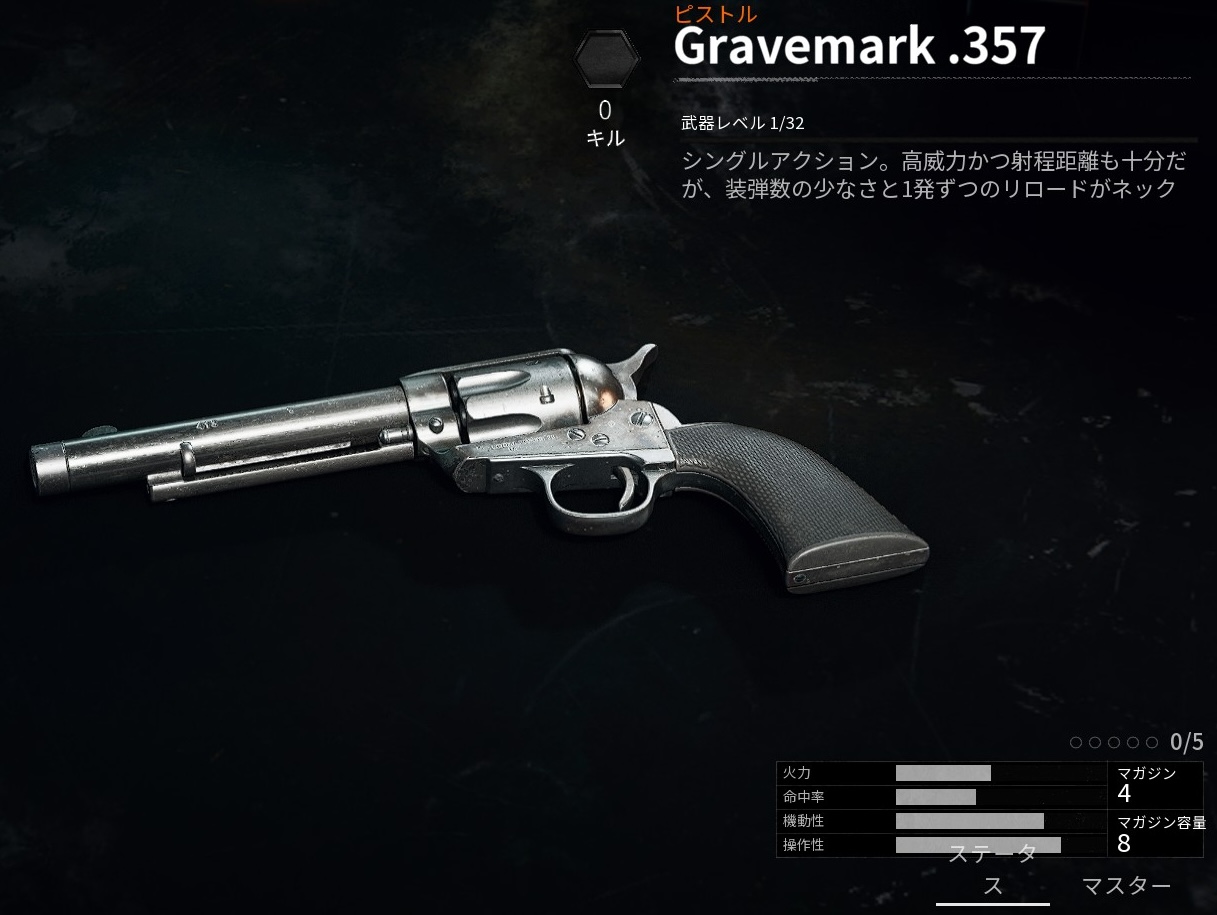
Task: Switch to the ステータス tab
Action: (x=992, y=871)
